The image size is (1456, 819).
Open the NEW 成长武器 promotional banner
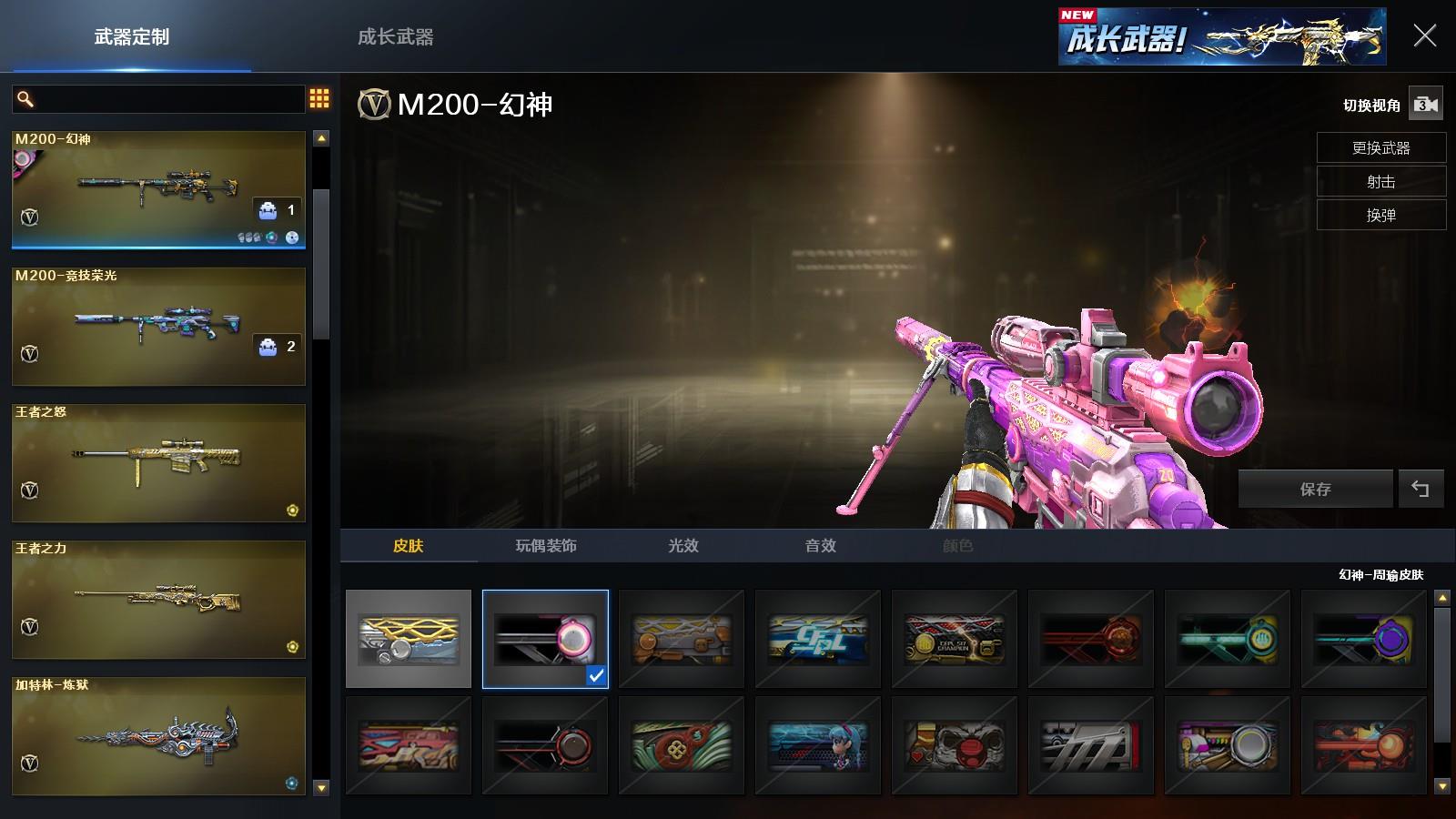1221,37
